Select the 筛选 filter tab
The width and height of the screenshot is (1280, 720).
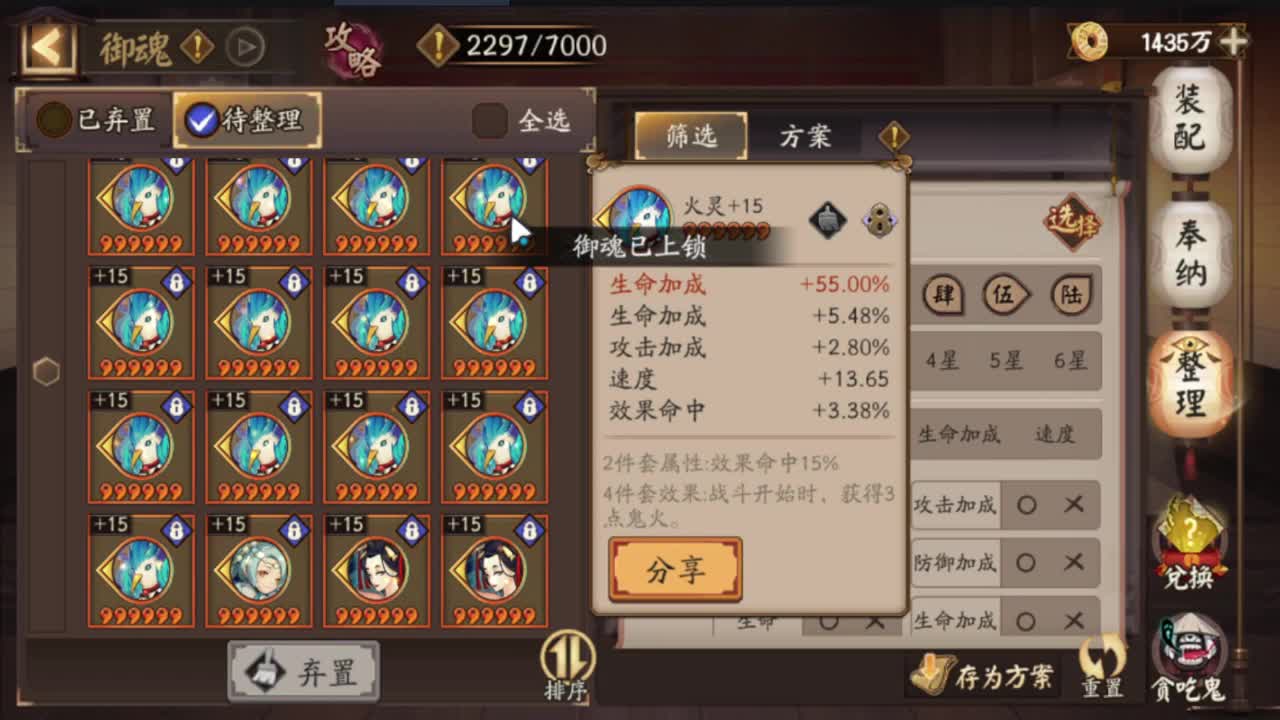(x=690, y=137)
